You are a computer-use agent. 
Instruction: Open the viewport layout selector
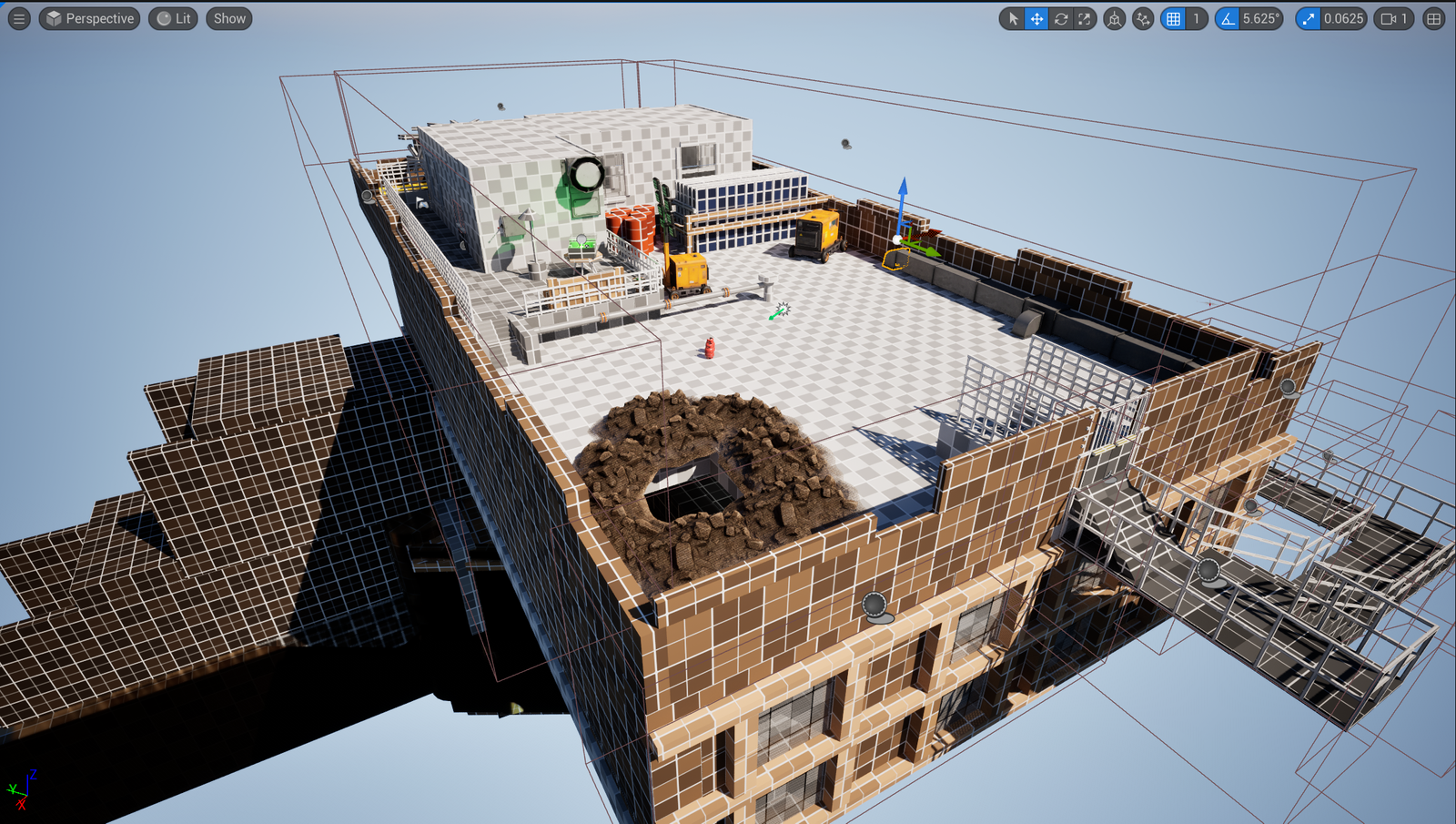(x=1434, y=18)
